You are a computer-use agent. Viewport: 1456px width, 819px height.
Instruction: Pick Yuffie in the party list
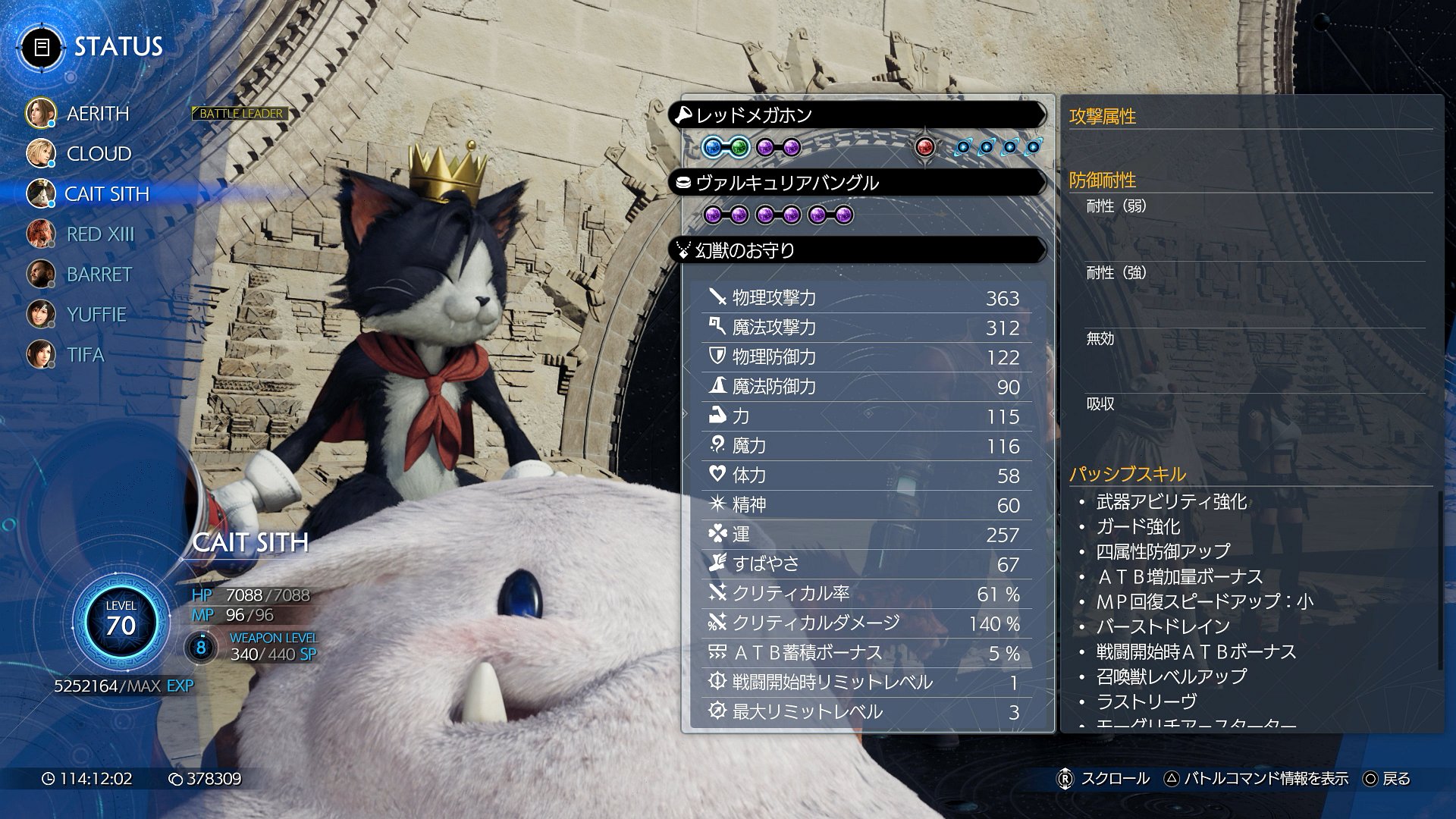click(x=96, y=315)
